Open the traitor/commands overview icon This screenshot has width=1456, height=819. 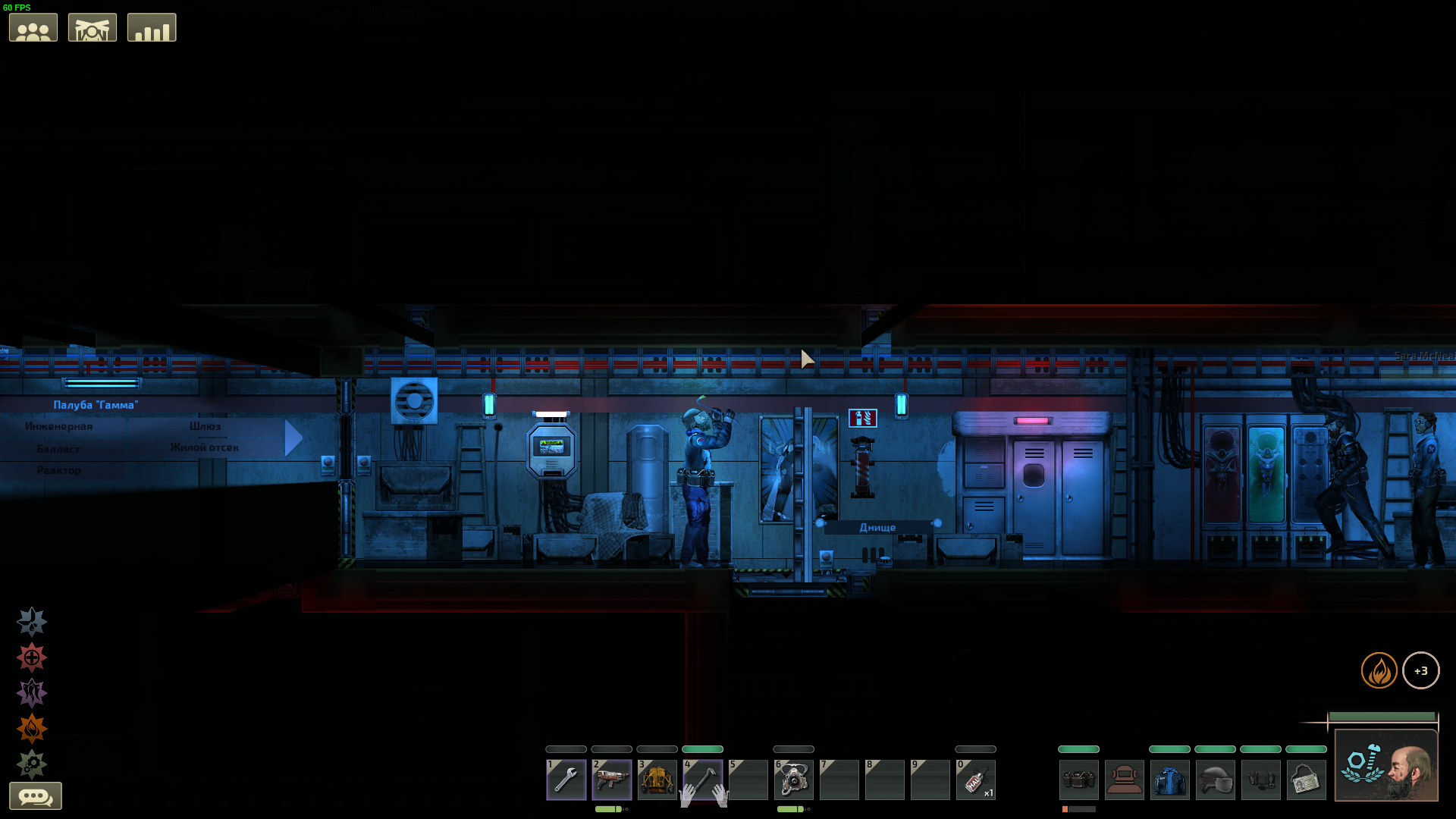point(92,27)
